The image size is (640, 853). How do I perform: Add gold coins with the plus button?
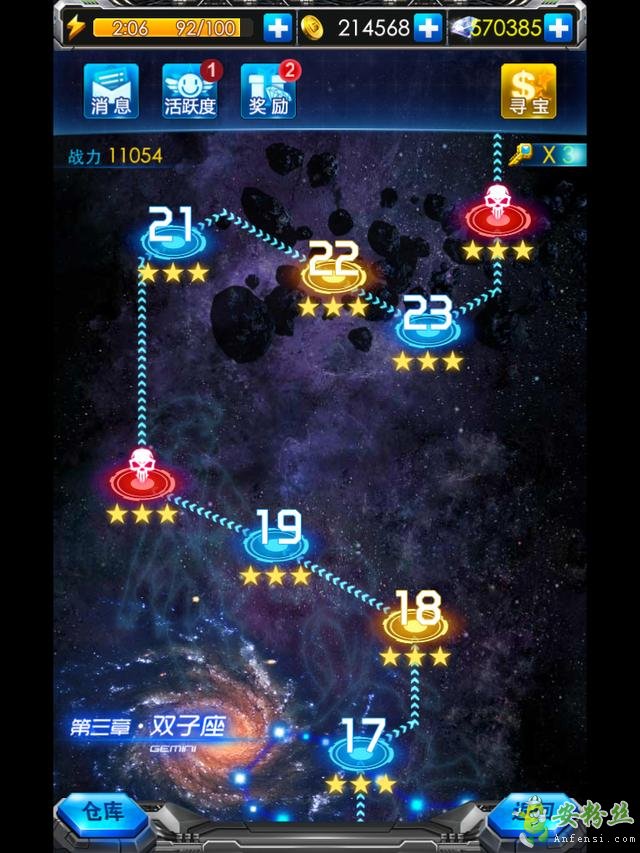428,28
